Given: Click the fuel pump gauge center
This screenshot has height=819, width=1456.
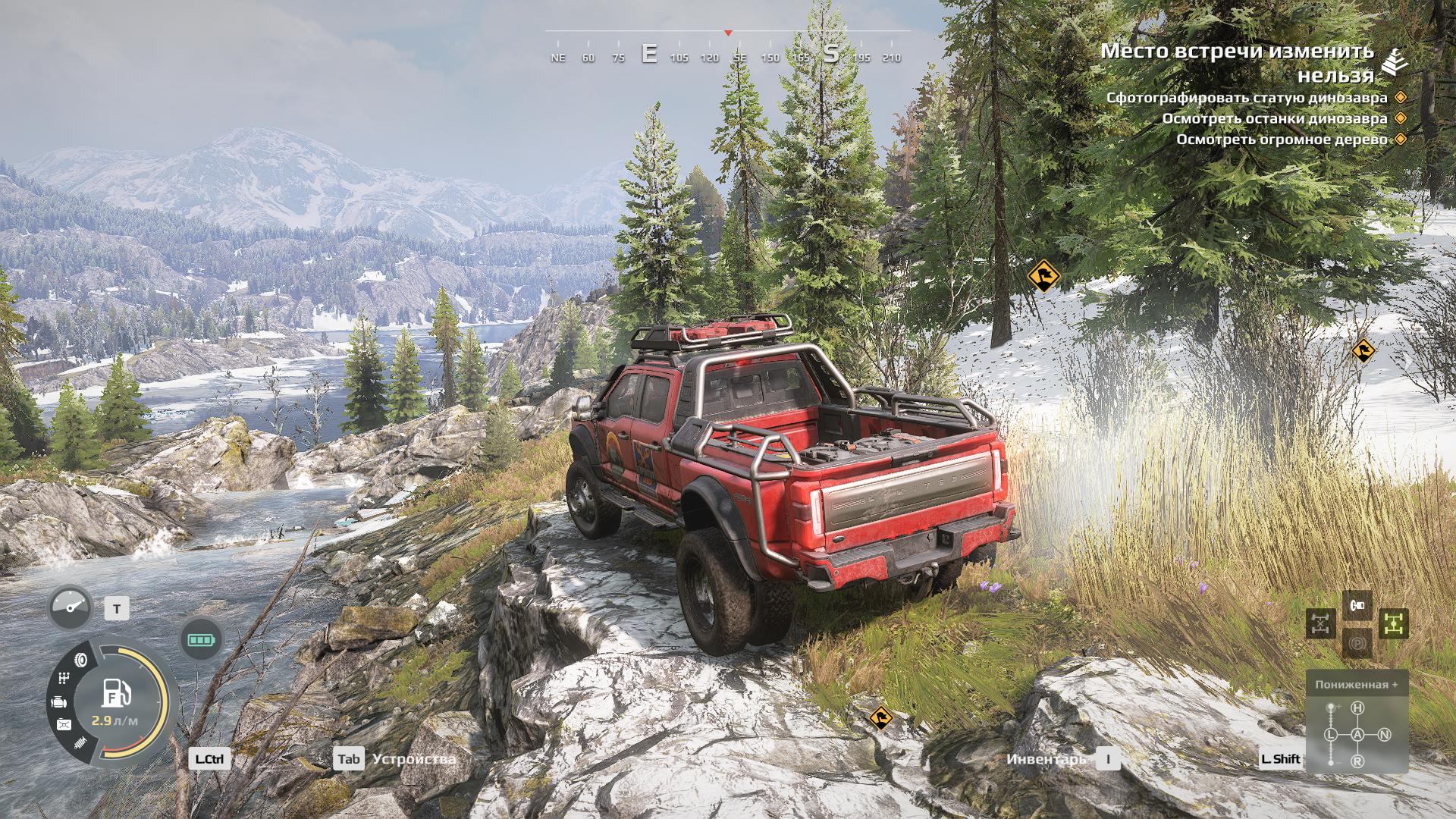Looking at the screenshot, I should coord(116,694).
